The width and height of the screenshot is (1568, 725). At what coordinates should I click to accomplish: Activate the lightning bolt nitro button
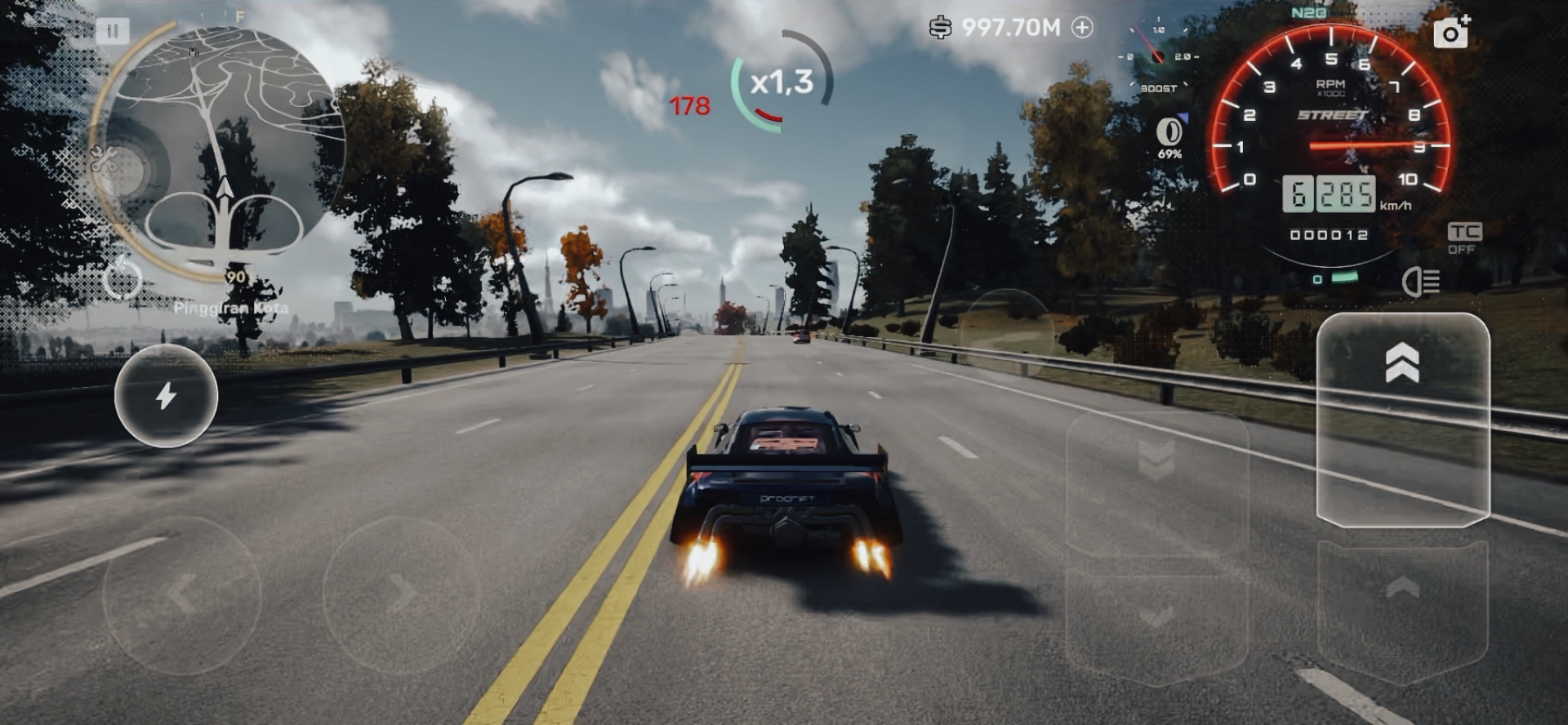(x=166, y=396)
